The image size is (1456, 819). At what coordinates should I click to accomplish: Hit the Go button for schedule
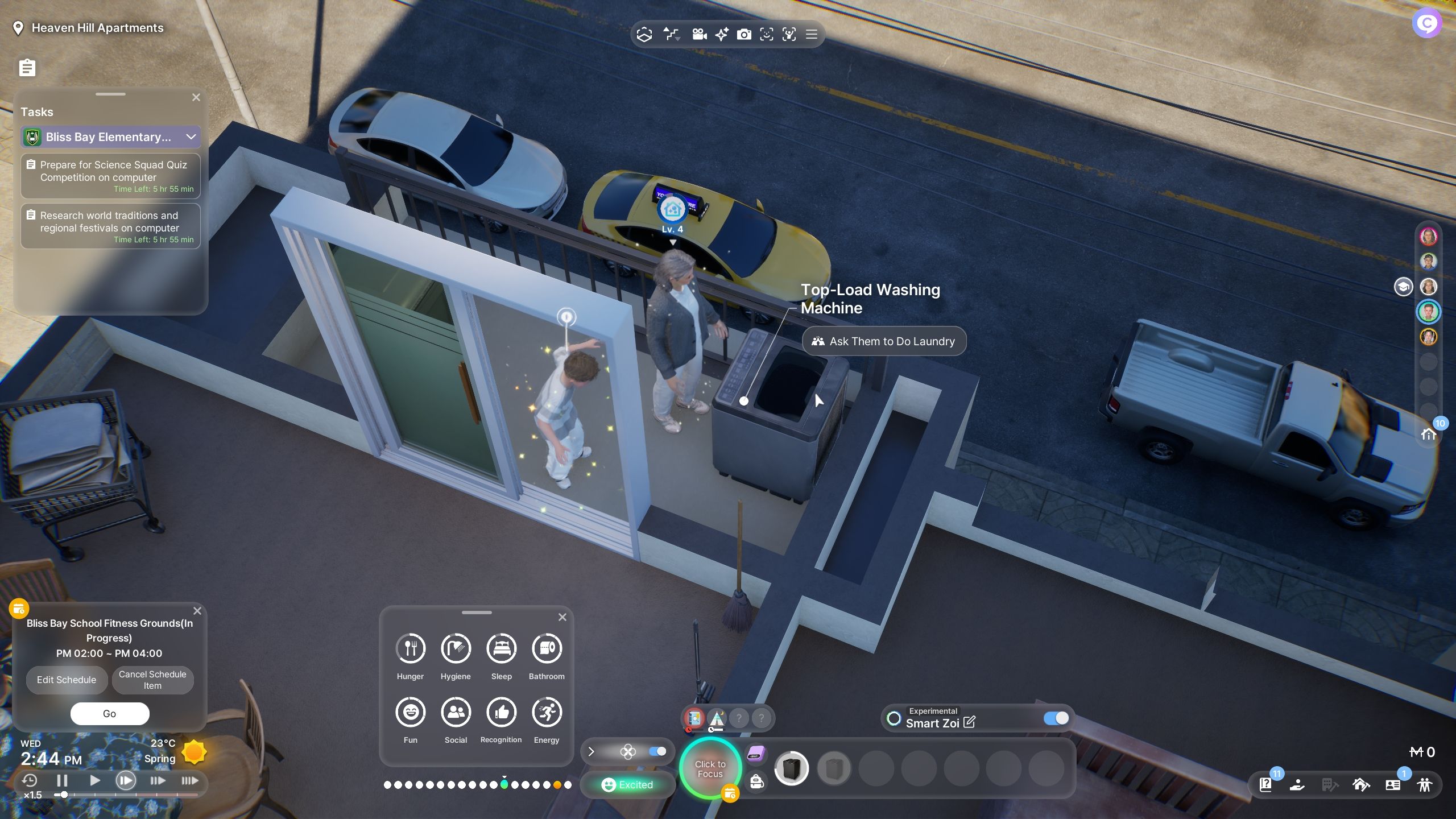(x=110, y=714)
